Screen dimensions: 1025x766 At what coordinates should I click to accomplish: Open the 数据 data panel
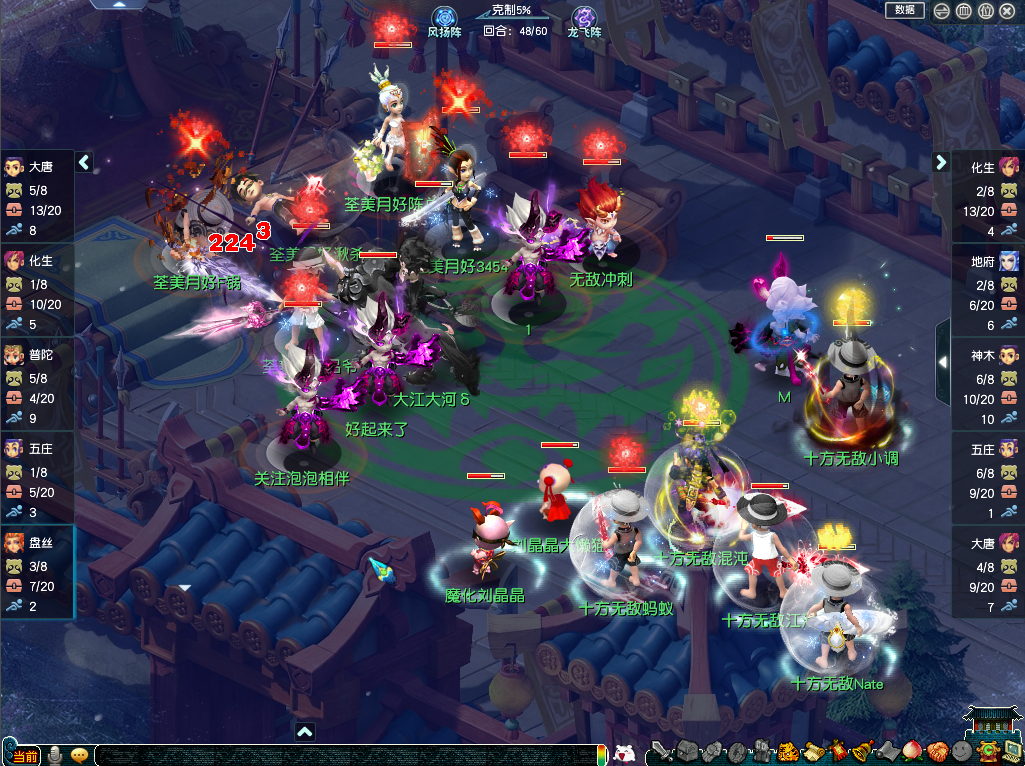click(x=905, y=10)
